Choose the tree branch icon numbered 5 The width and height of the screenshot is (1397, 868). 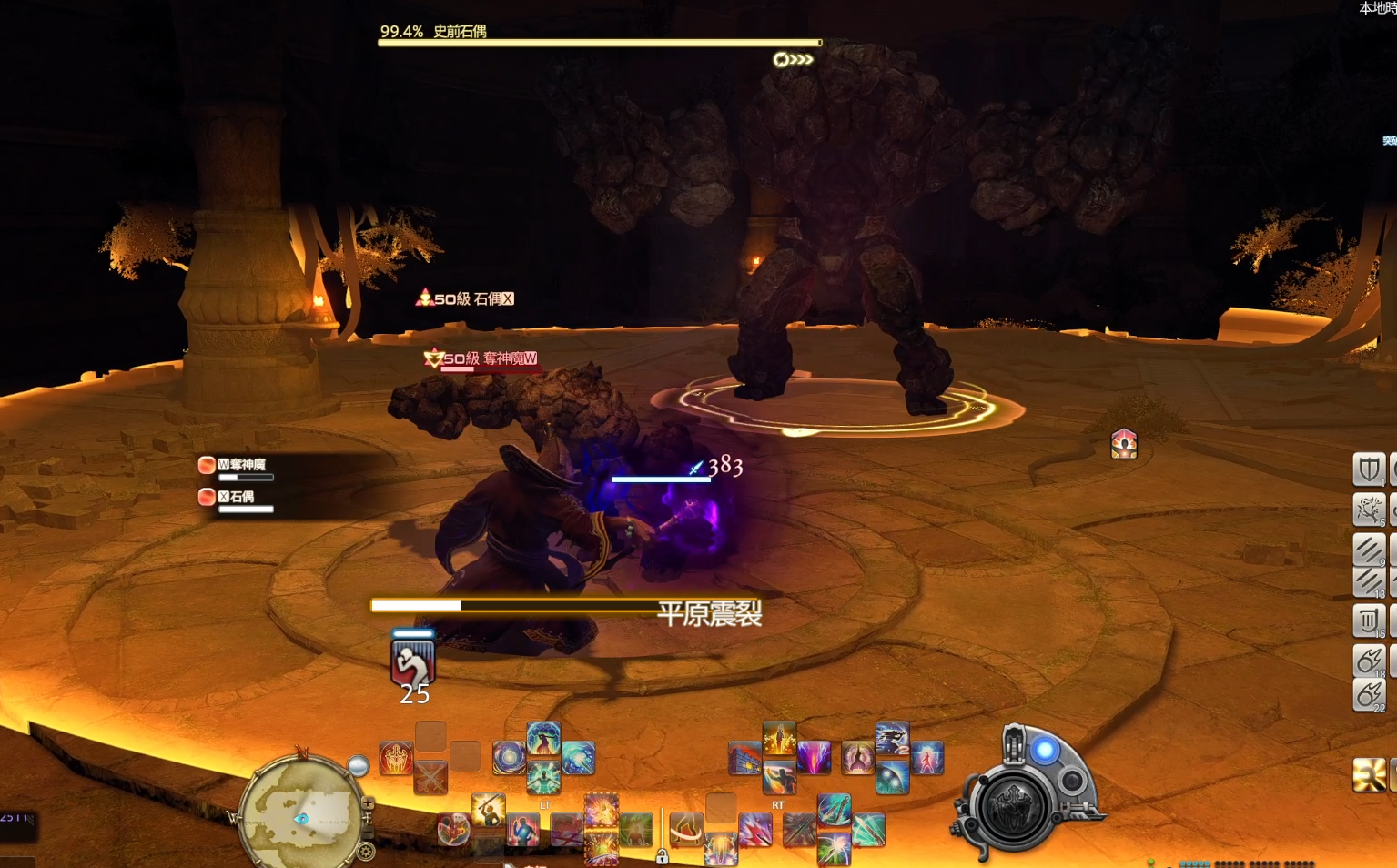coord(1368,510)
